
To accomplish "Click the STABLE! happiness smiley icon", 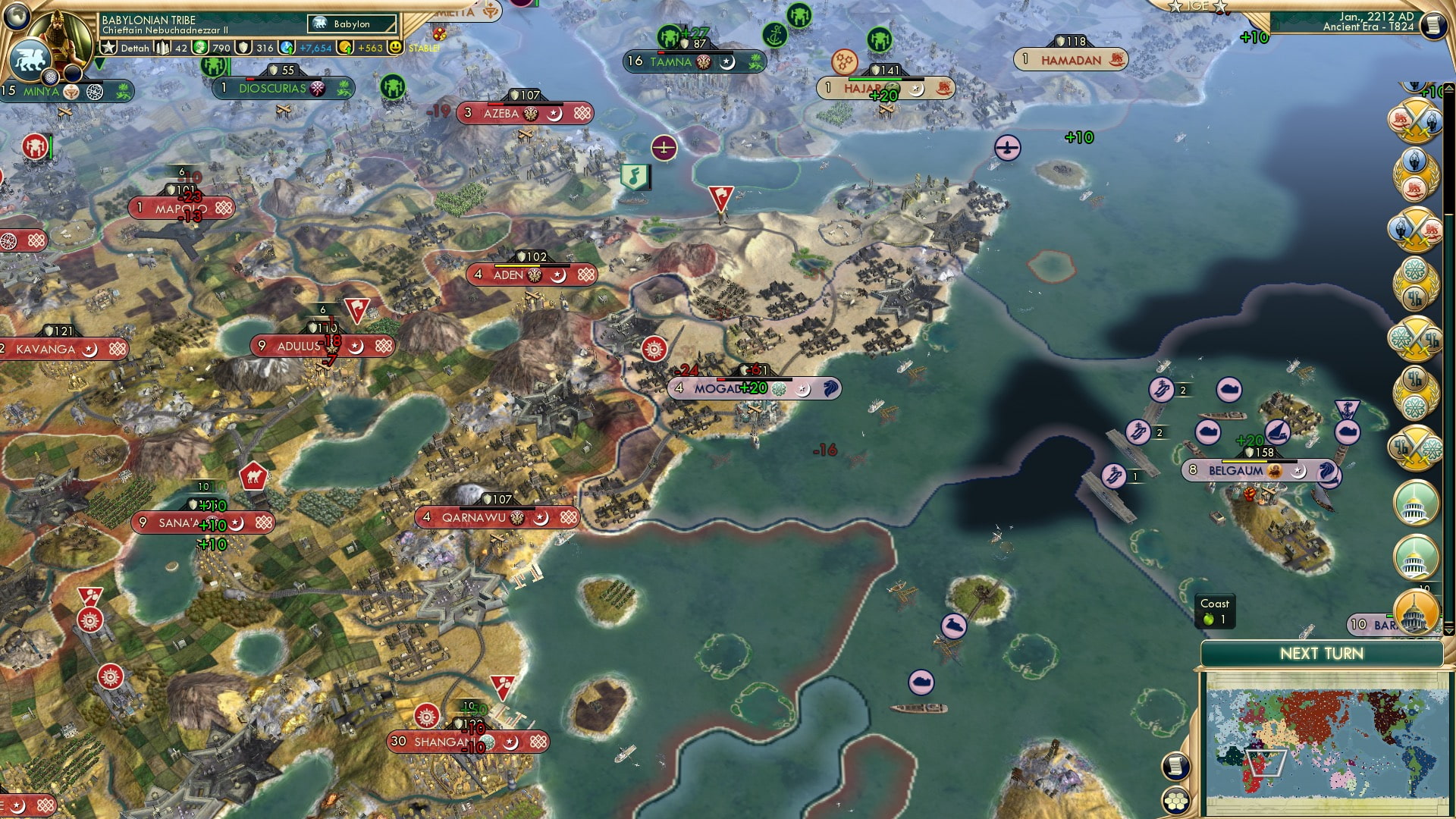I will 397,47.
